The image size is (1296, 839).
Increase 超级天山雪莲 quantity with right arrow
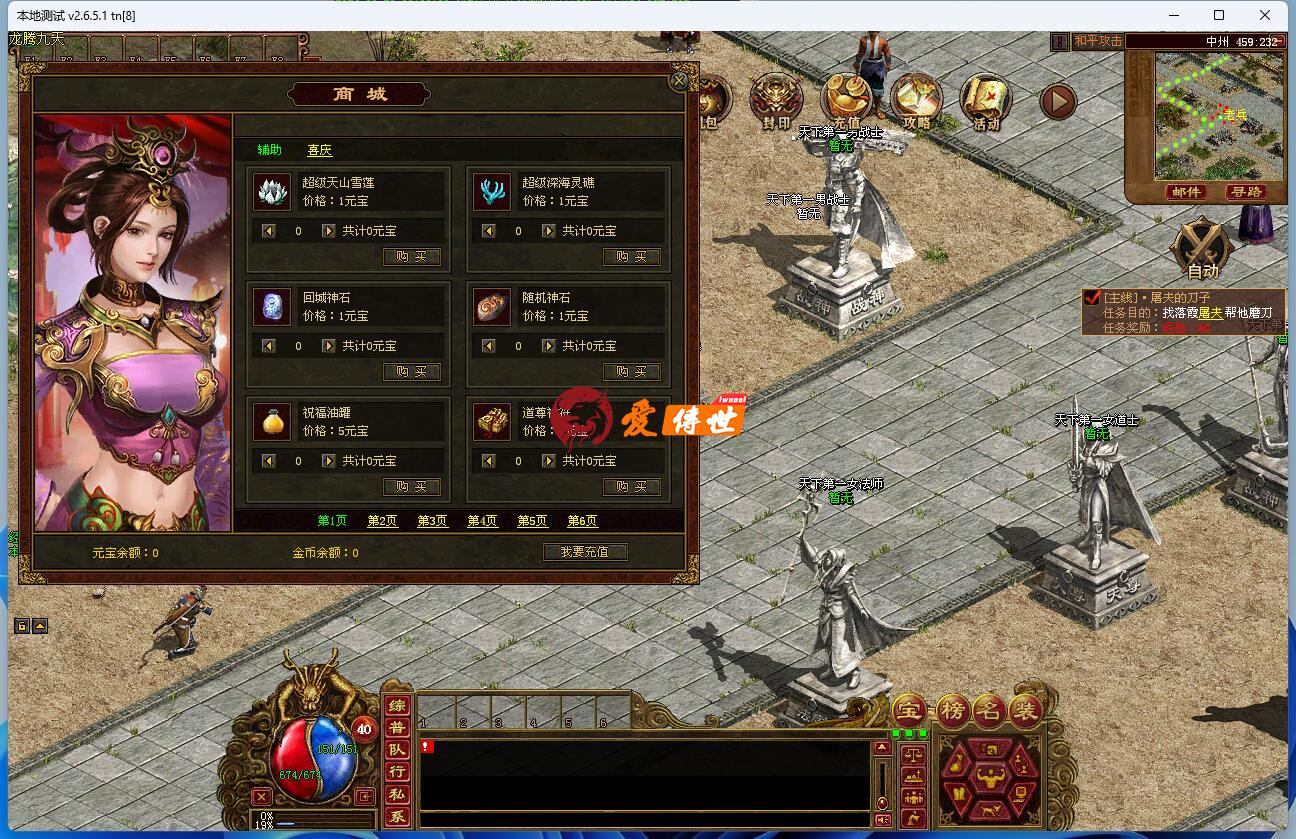click(x=330, y=230)
